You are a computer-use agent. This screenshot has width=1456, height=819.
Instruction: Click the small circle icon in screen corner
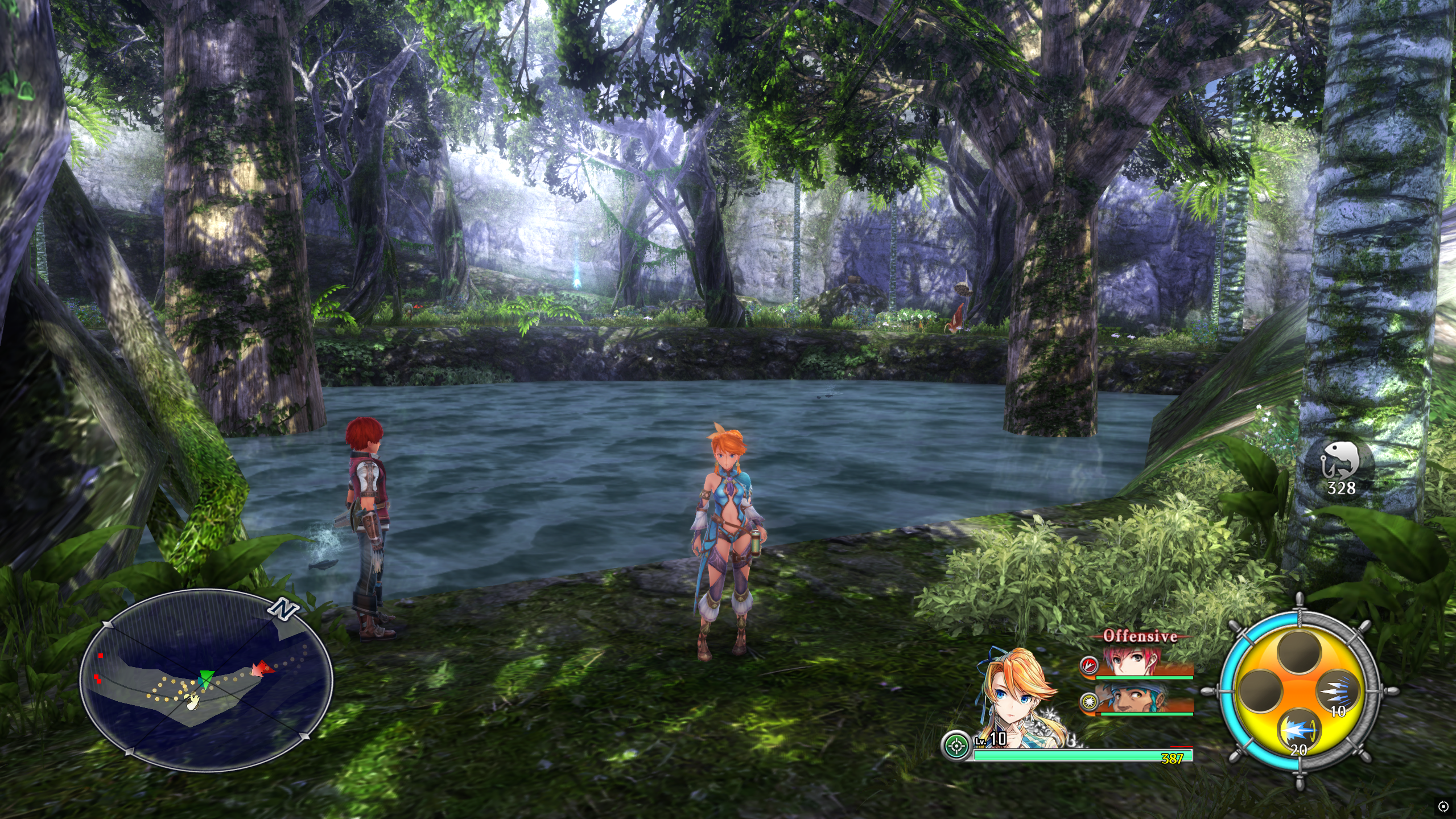tap(1443, 806)
